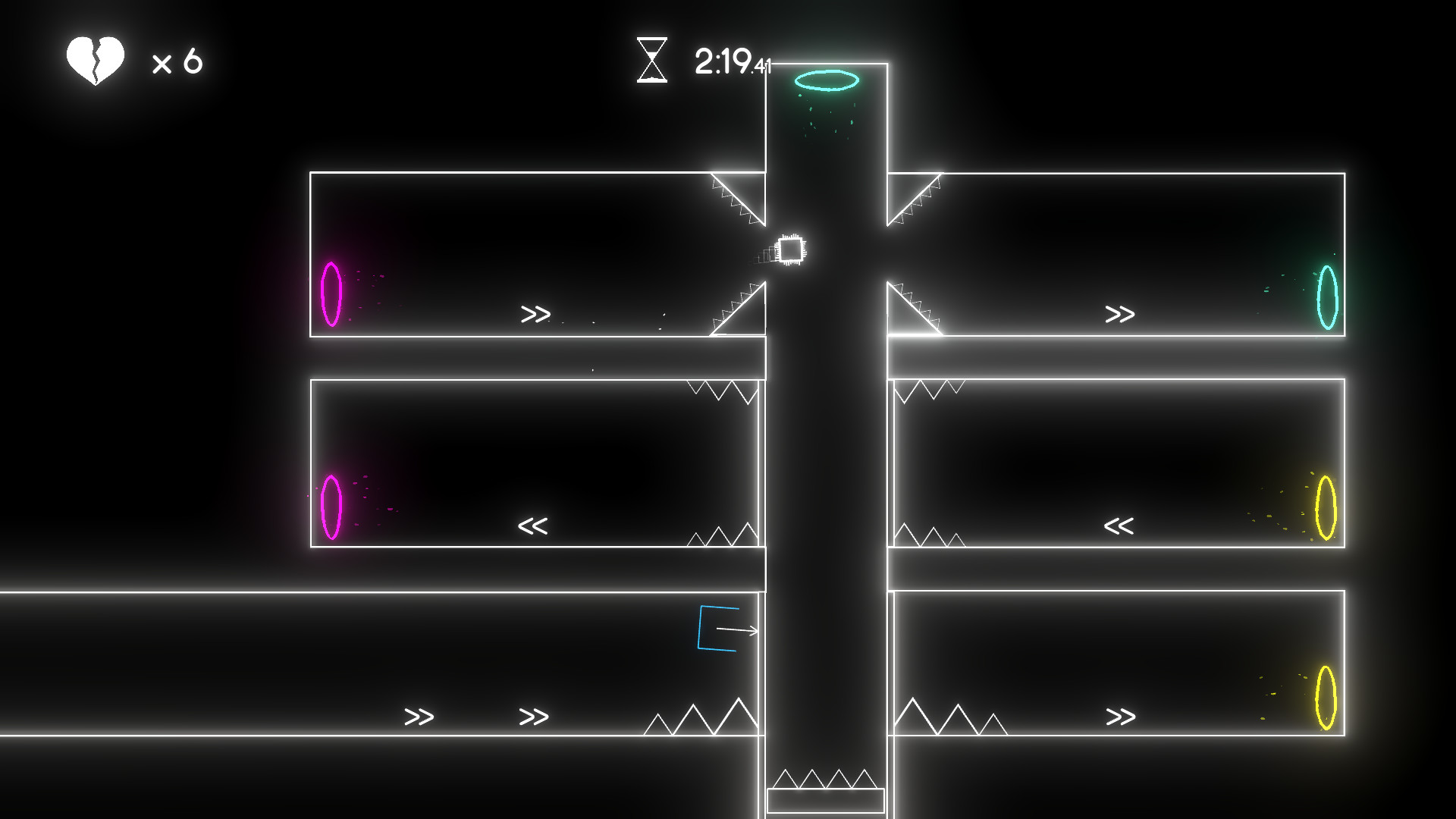Click the computer chip collectible

pyautogui.click(x=790, y=249)
